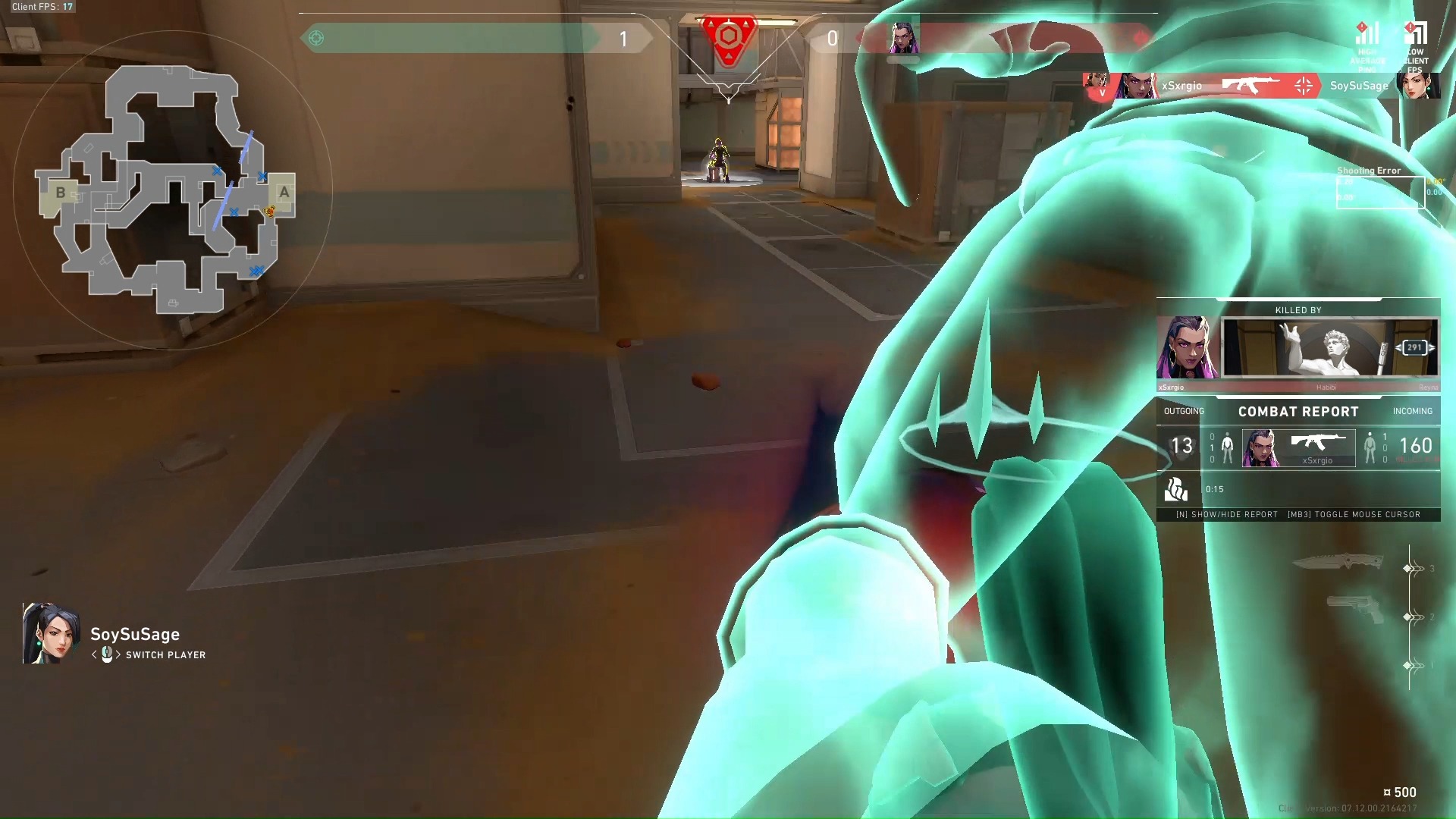Select the B site marker on minimap
The height and width of the screenshot is (819, 1456).
pyautogui.click(x=60, y=193)
